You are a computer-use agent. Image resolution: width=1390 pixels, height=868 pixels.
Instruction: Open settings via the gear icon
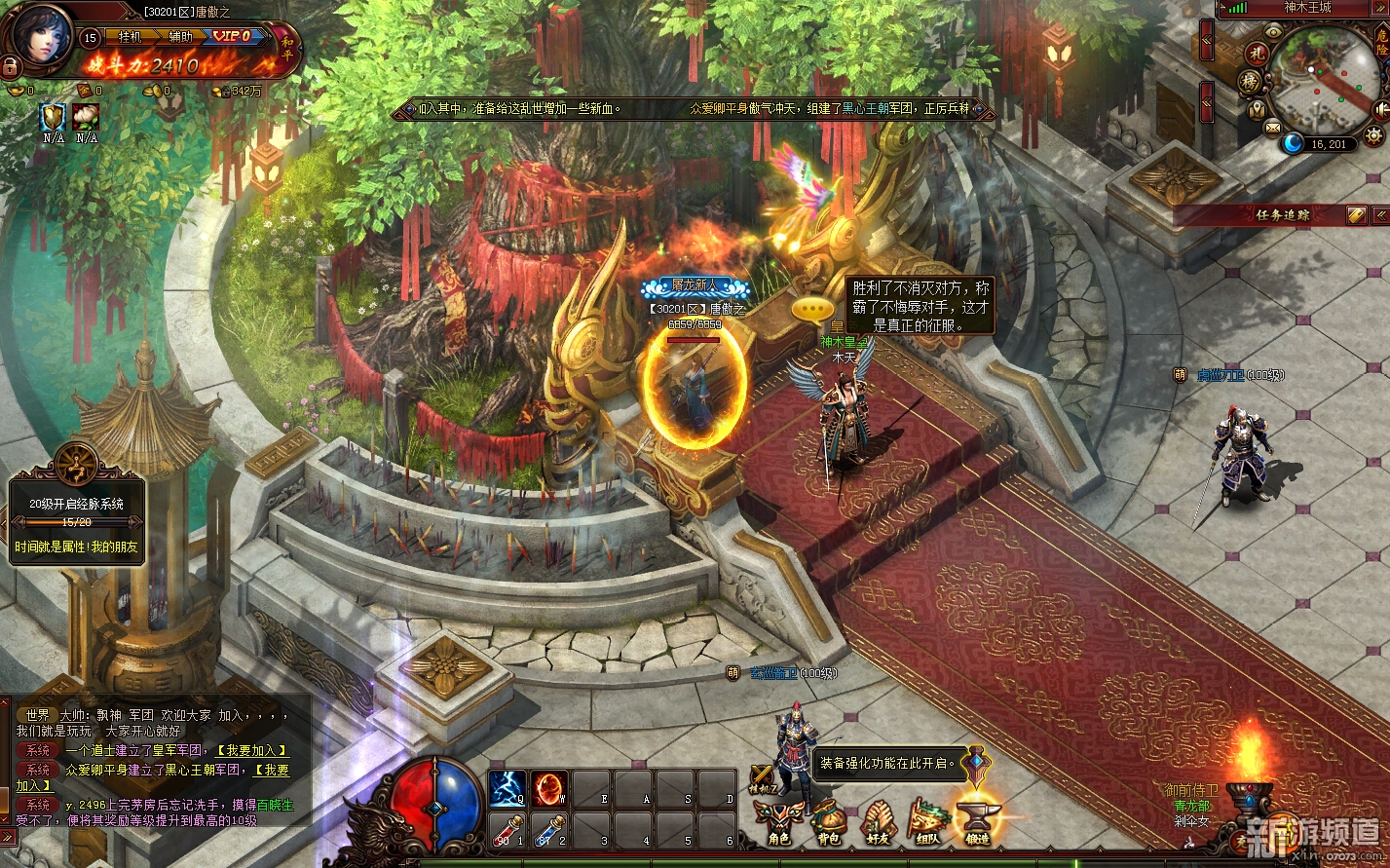coord(1374,136)
